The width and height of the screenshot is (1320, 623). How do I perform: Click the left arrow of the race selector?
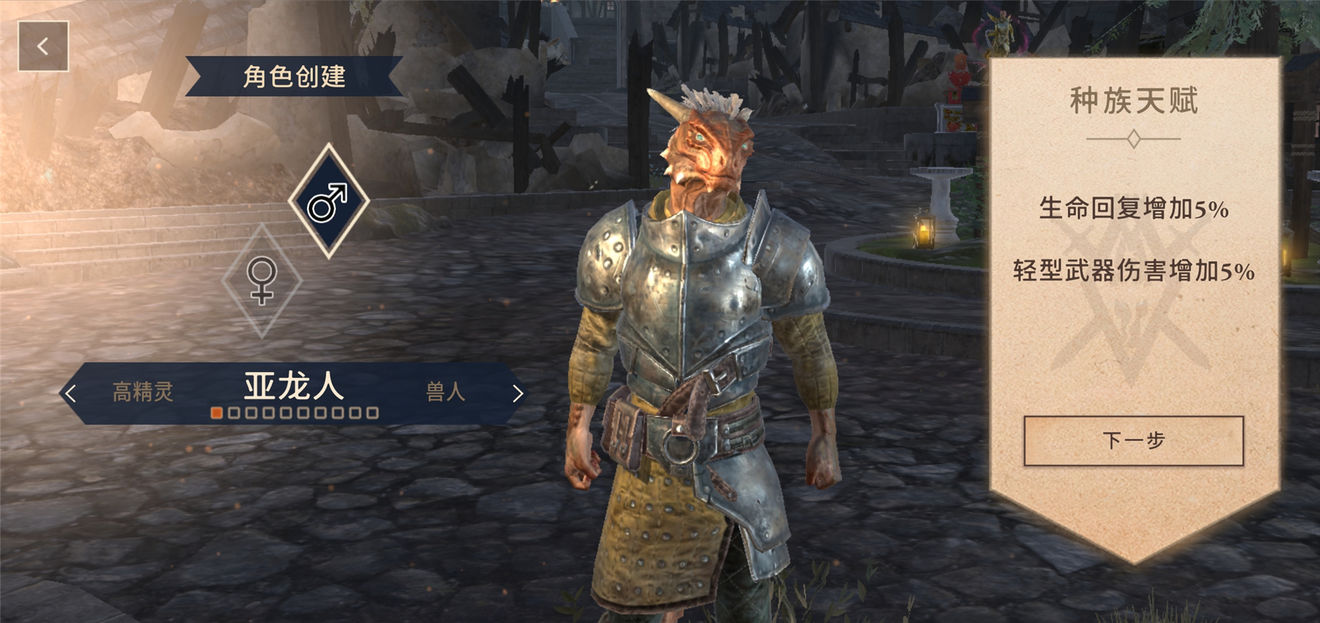coord(70,393)
